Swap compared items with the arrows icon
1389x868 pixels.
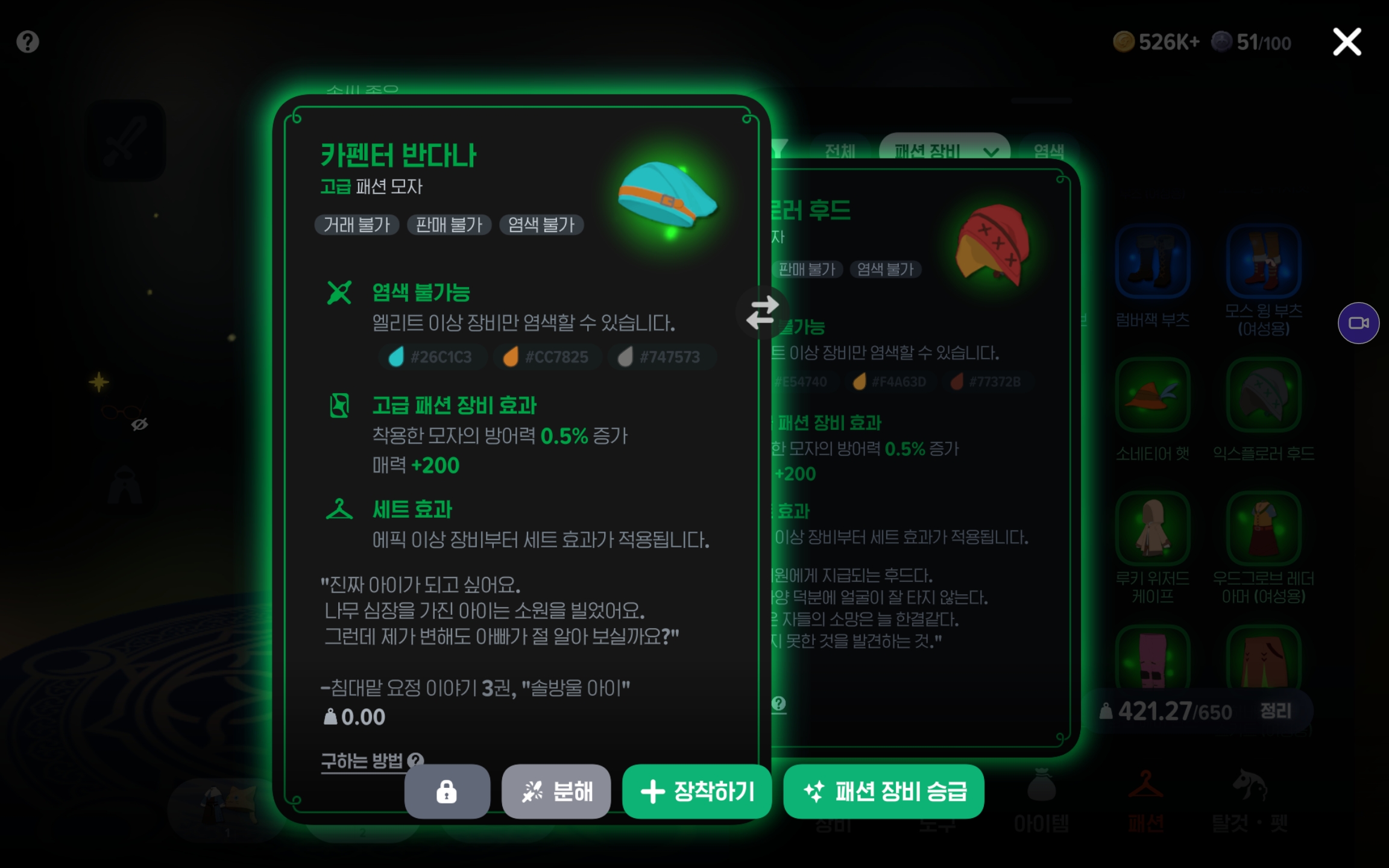tap(762, 312)
